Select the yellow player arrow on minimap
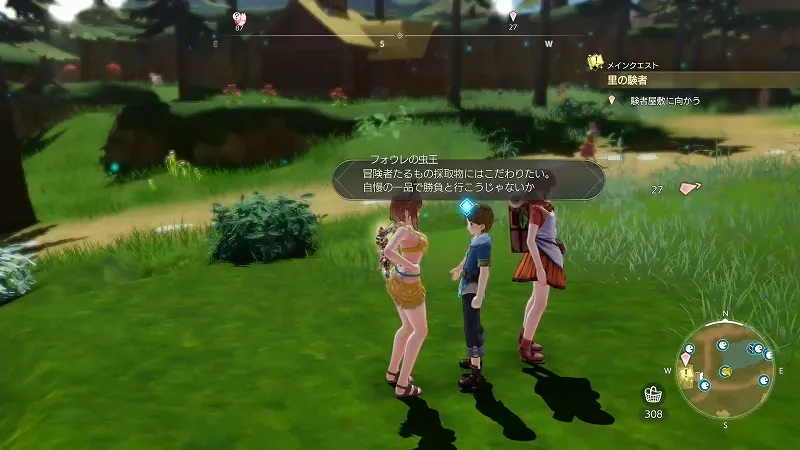The image size is (800, 450). [x=727, y=371]
